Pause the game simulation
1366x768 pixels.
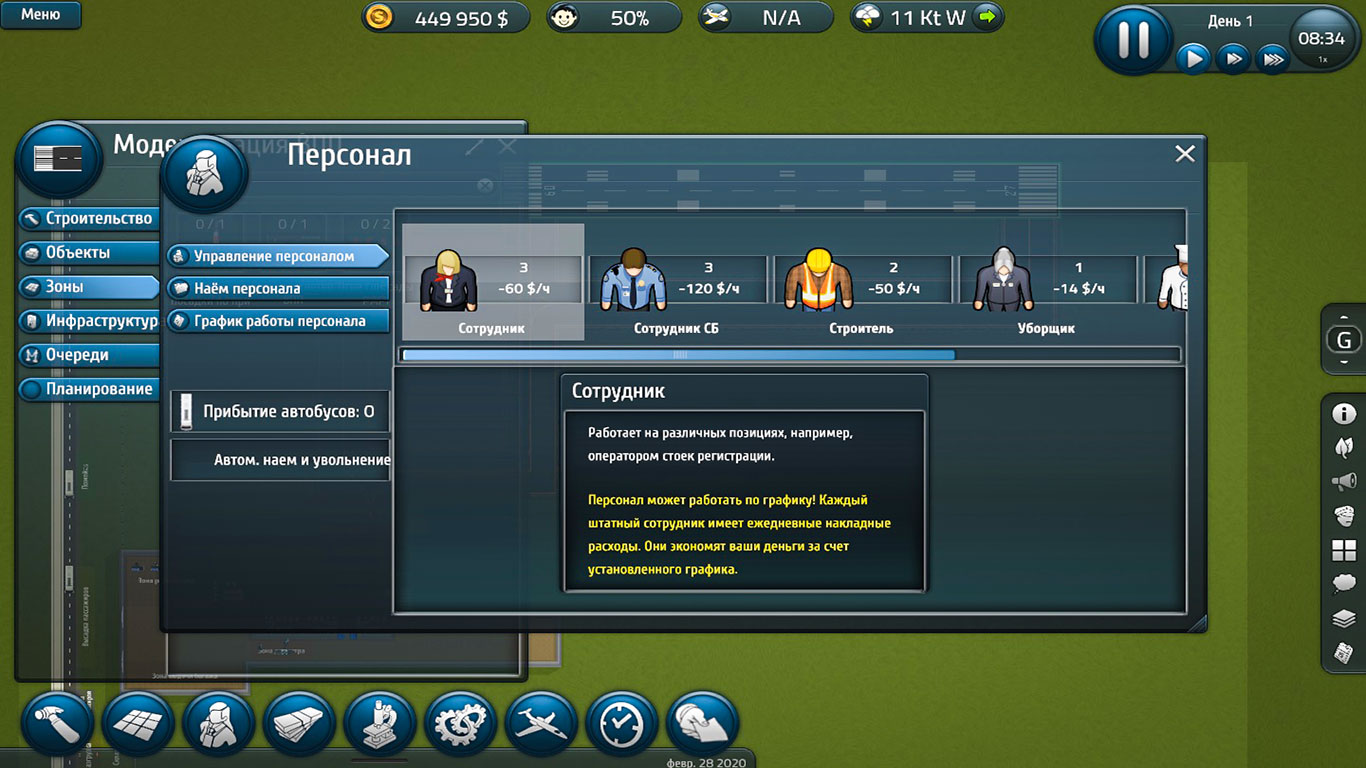pos(1133,40)
